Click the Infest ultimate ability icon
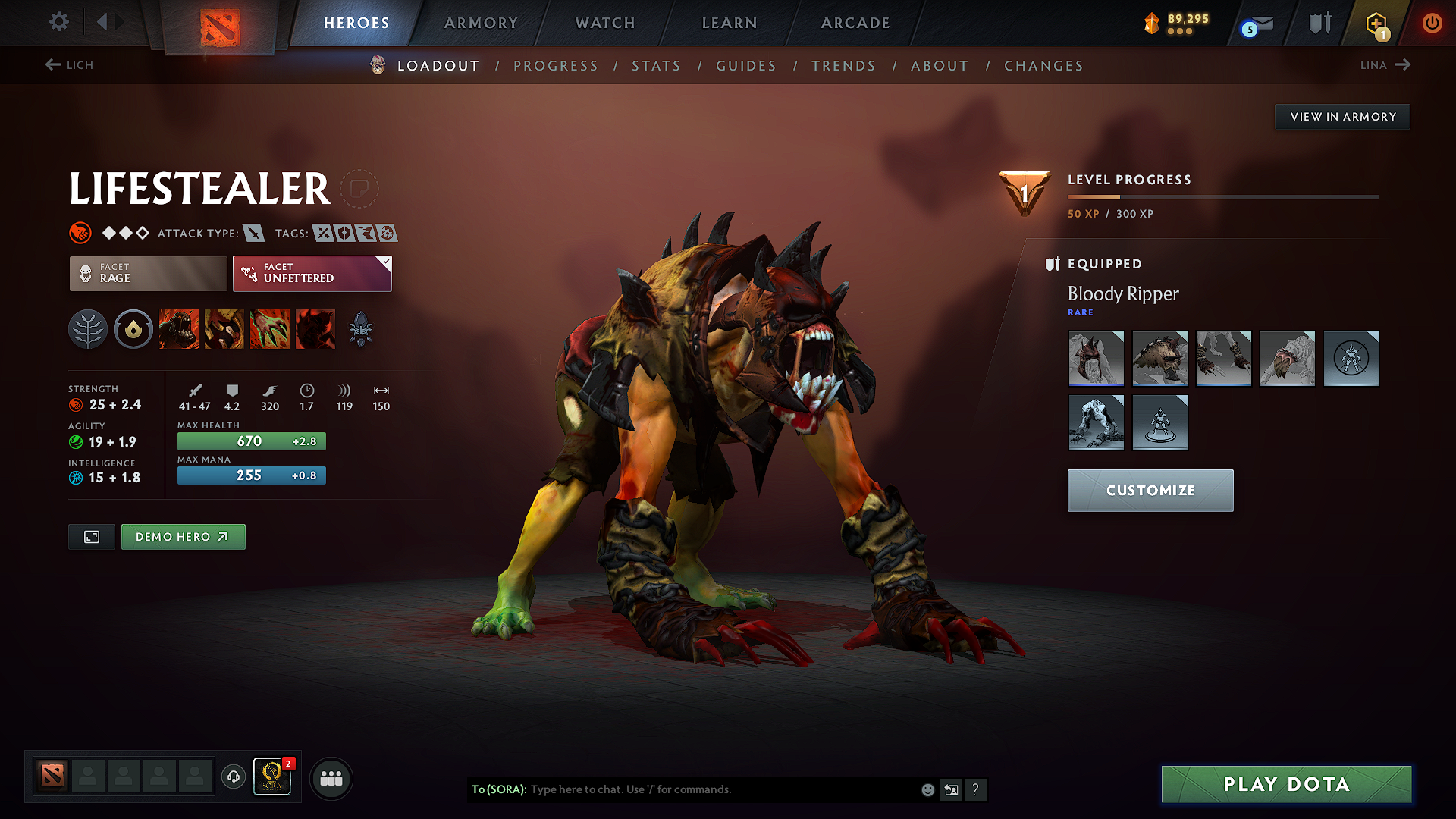 [x=315, y=328]
